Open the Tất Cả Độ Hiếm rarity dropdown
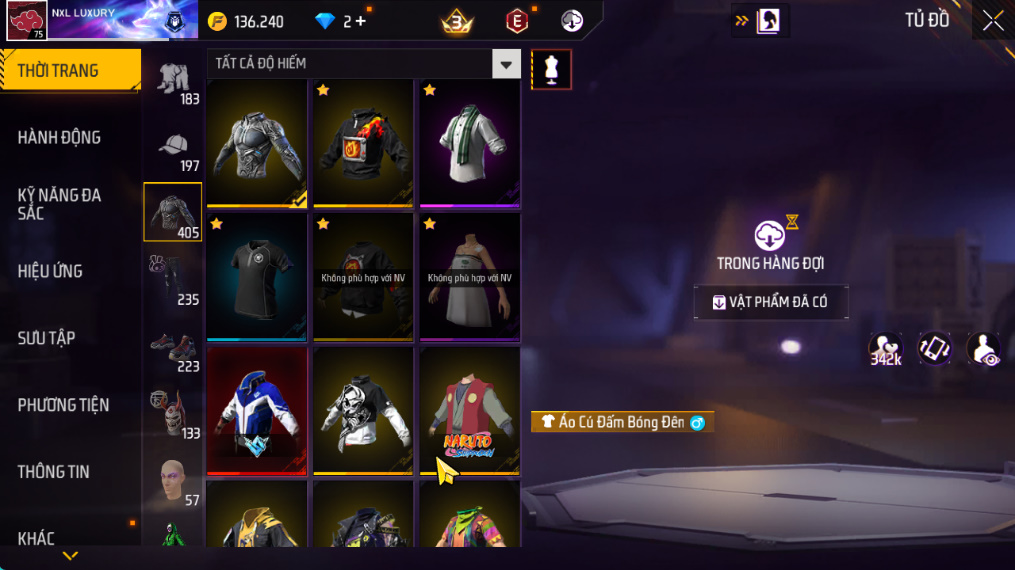1015x570 pixels. [x=506, y=64]
